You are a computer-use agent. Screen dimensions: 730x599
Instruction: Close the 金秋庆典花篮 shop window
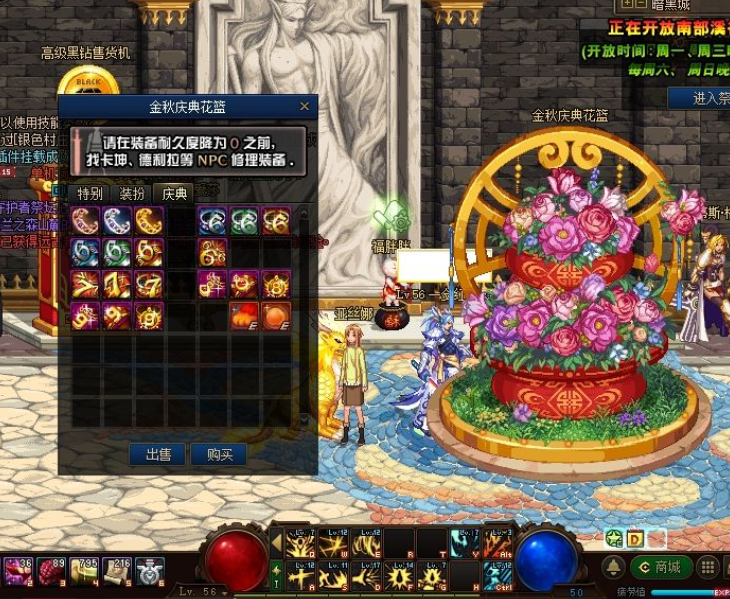coord(305,106)
